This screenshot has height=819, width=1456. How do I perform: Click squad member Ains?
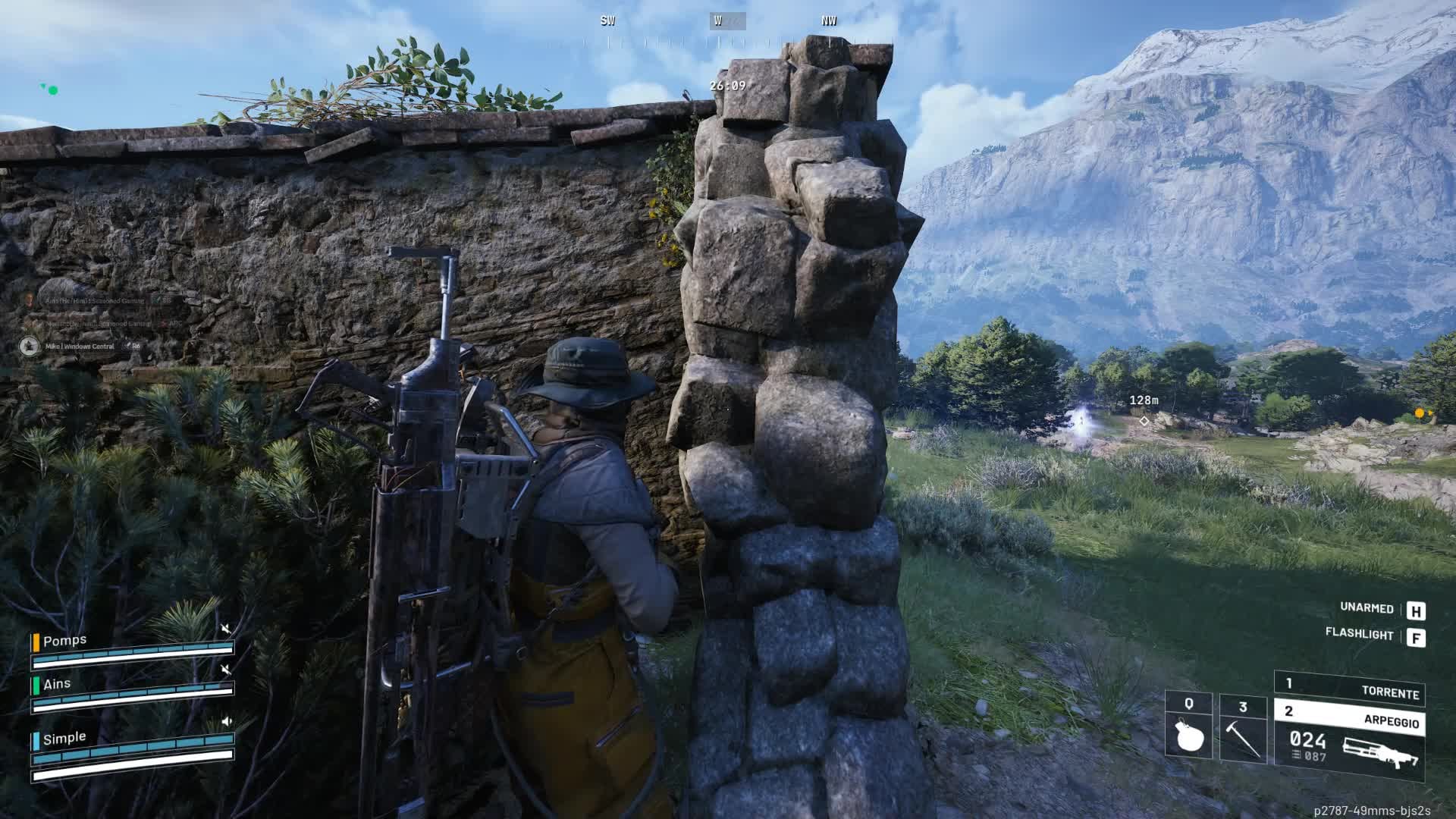[57, 684]
